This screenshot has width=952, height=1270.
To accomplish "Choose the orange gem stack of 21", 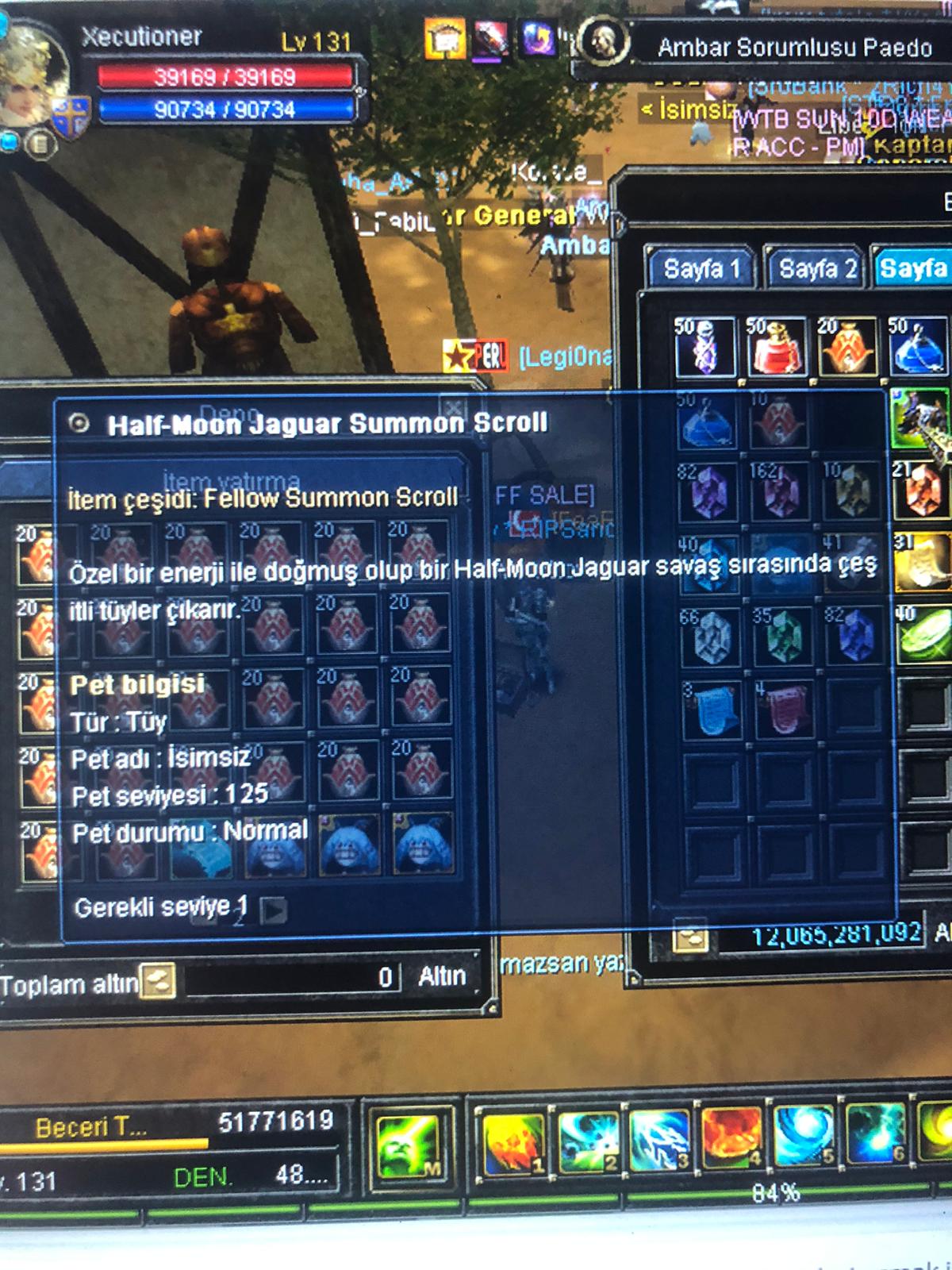I will tap(923, 488).
